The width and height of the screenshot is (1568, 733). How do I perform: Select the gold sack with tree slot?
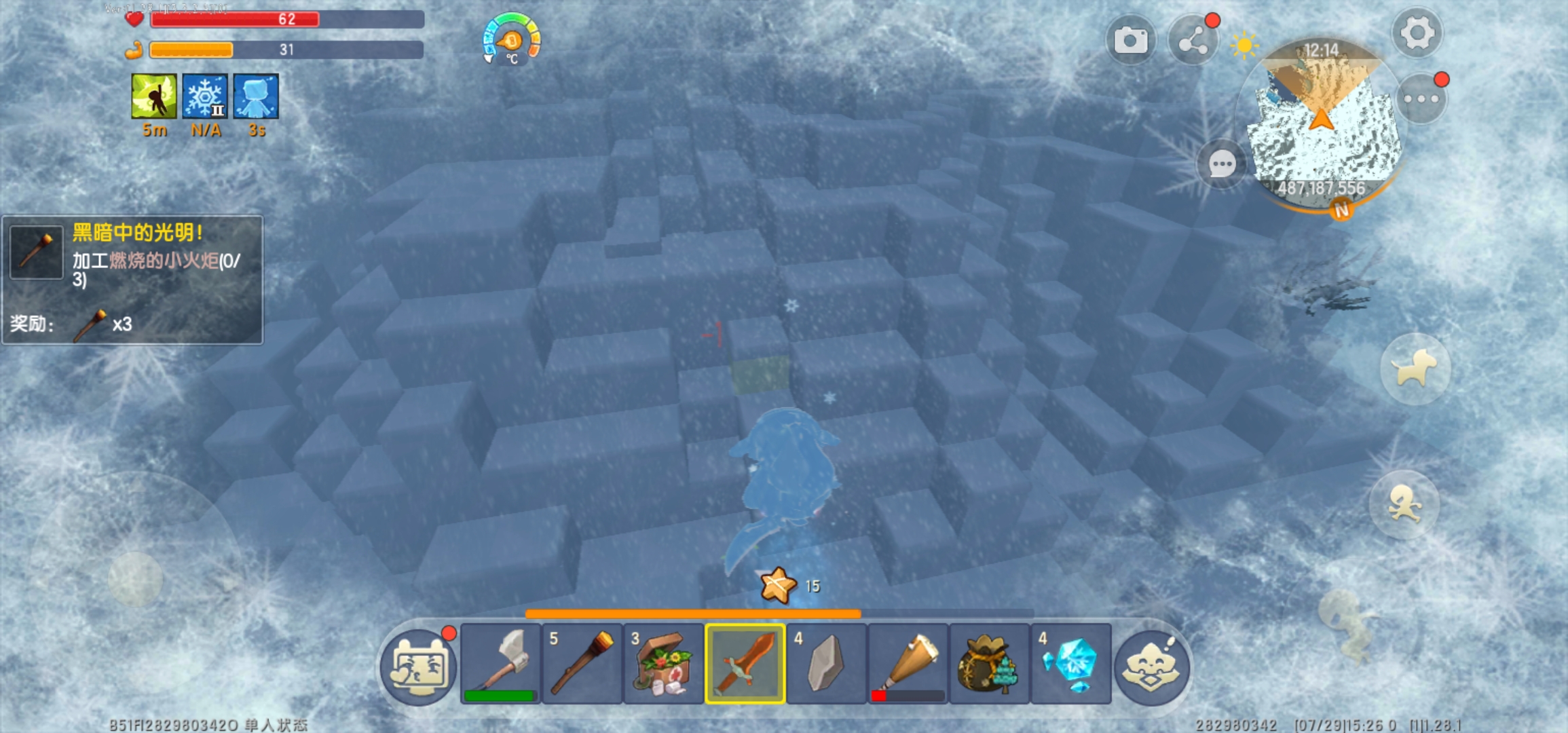(989, 663)
